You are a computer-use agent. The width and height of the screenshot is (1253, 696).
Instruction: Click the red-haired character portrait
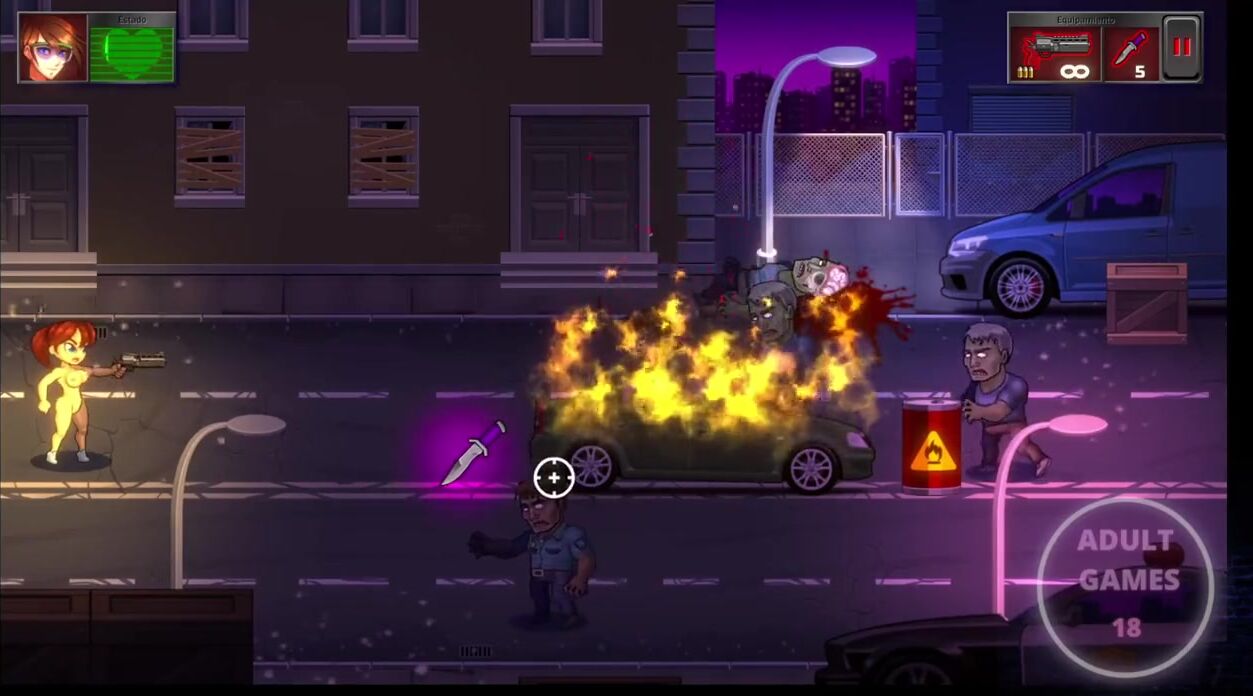[53, 48]
